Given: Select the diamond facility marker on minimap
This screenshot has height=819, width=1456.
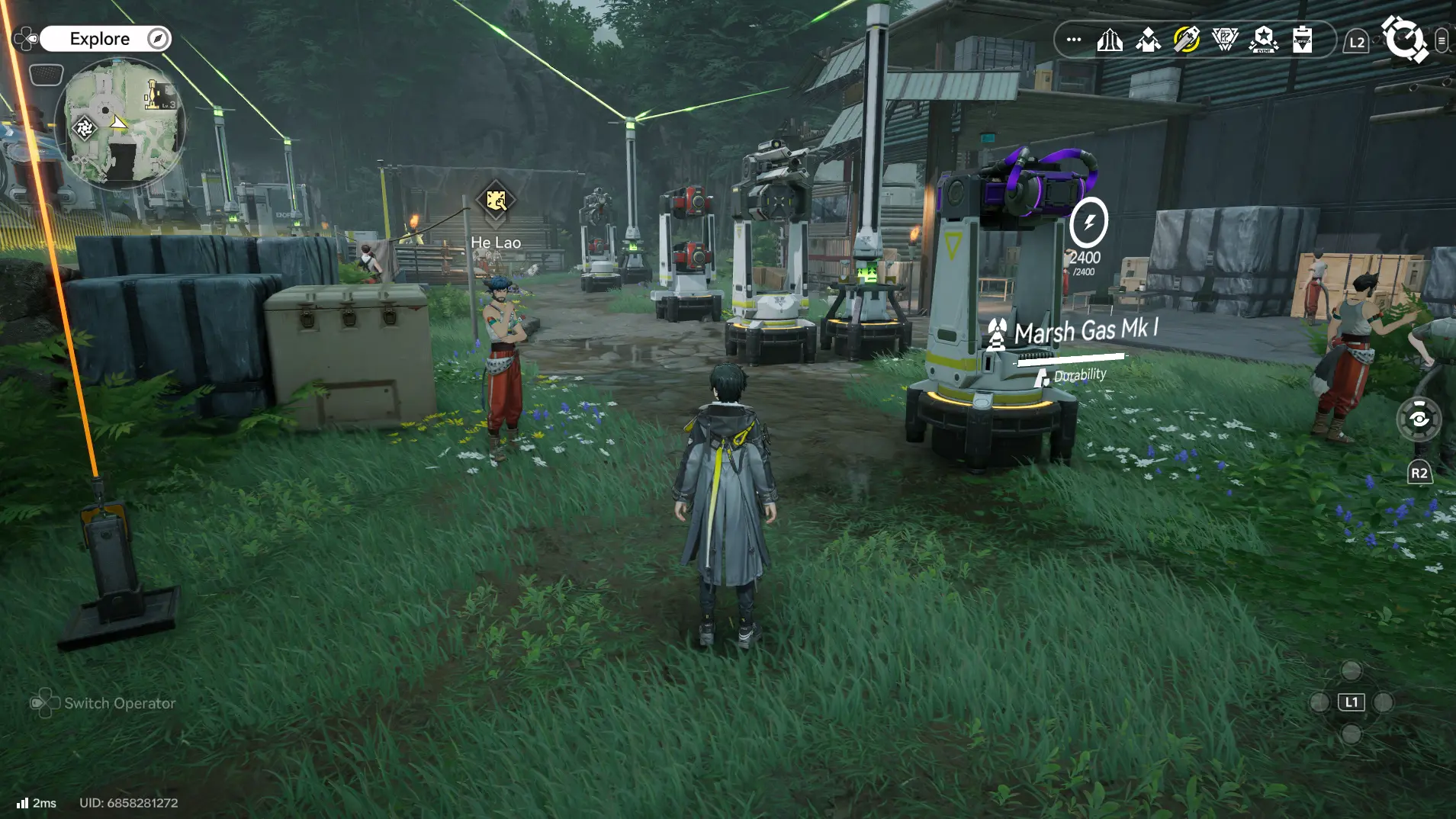Looking at the screenshot, I should coord(84,128).
